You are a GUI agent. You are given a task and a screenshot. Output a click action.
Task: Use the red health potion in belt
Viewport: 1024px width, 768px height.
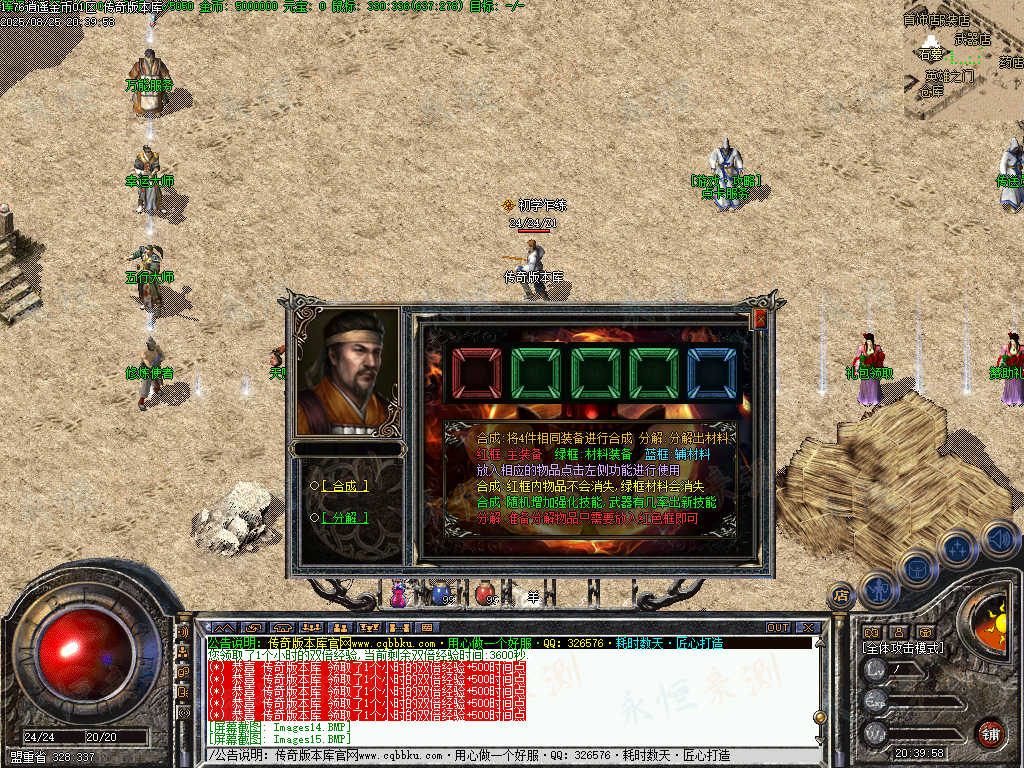485,594
